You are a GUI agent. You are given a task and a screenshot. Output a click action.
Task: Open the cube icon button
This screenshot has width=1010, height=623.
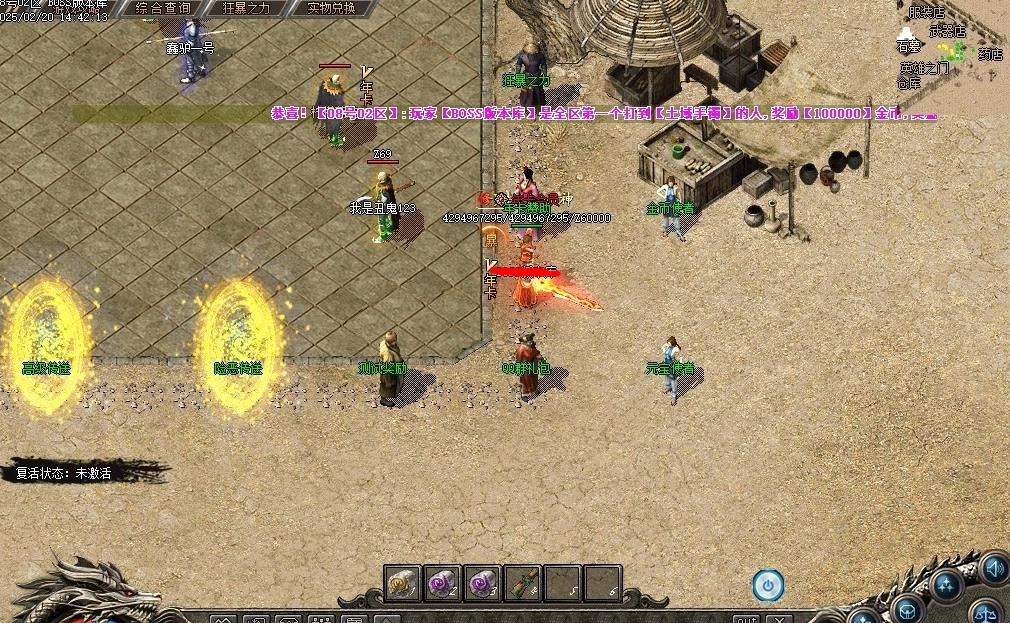[x=906, y=608]
